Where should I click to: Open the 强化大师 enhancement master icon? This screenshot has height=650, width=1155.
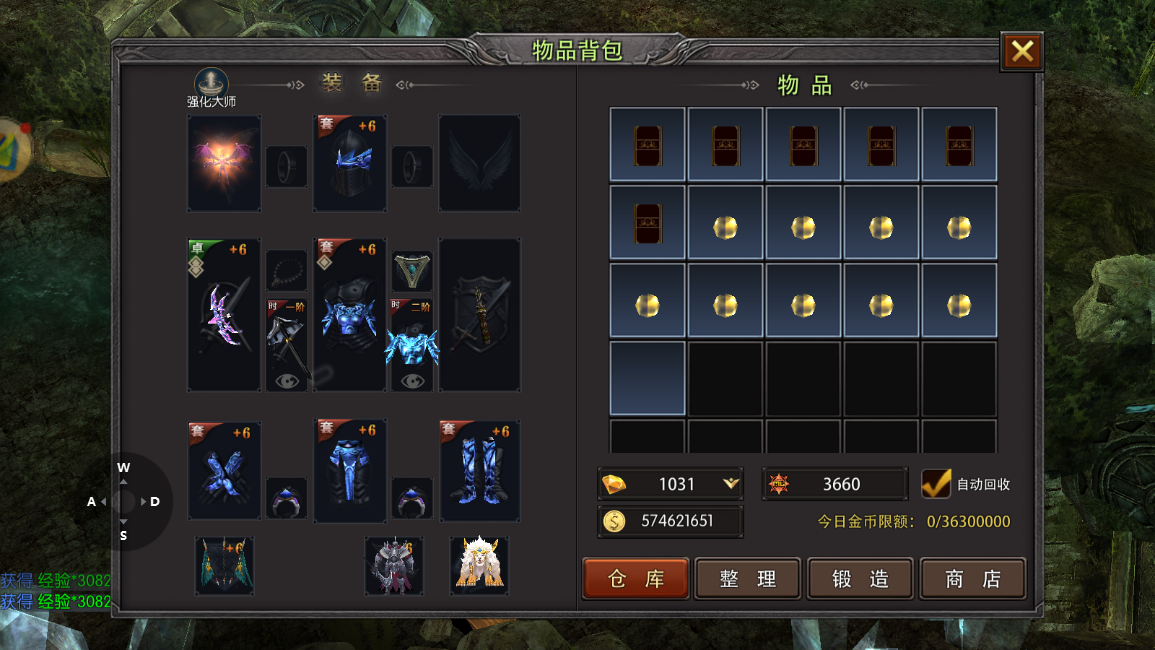pyautogui.click(x=211, y=84)
